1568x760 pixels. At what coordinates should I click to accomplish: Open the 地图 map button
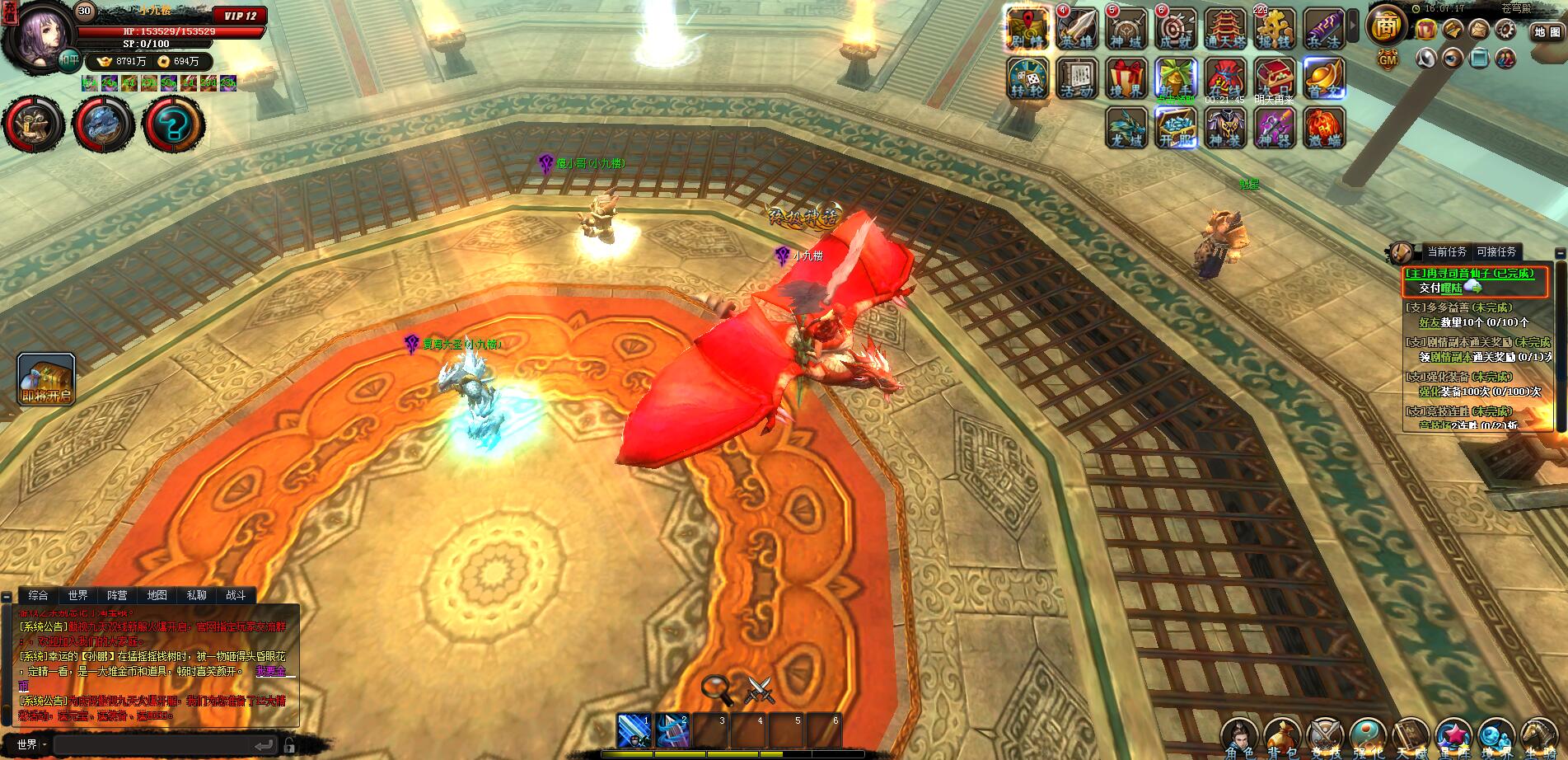coord(1547,31)
